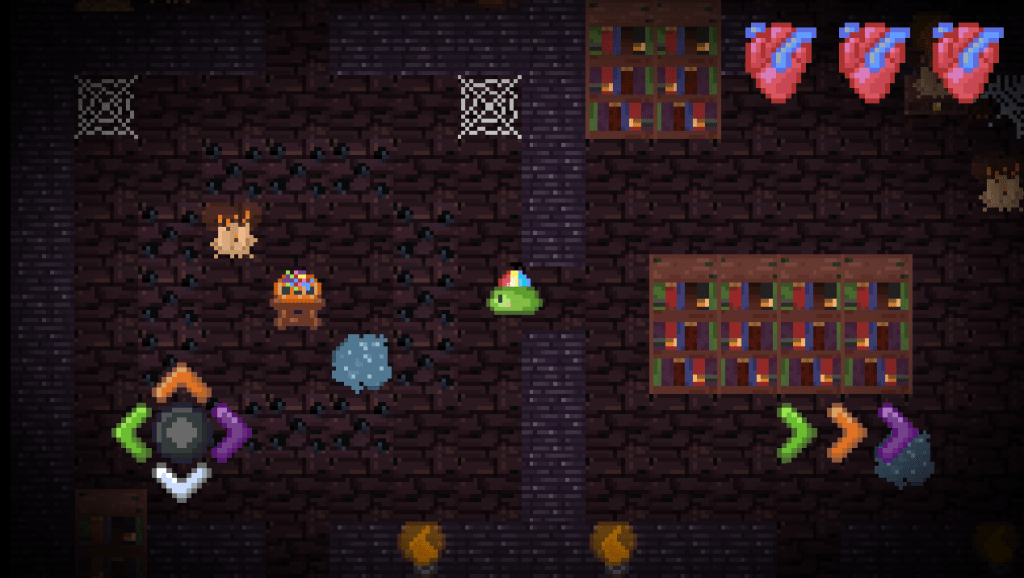Activate the green chevron action button
1024x578 pixels.
click(796, 433)
